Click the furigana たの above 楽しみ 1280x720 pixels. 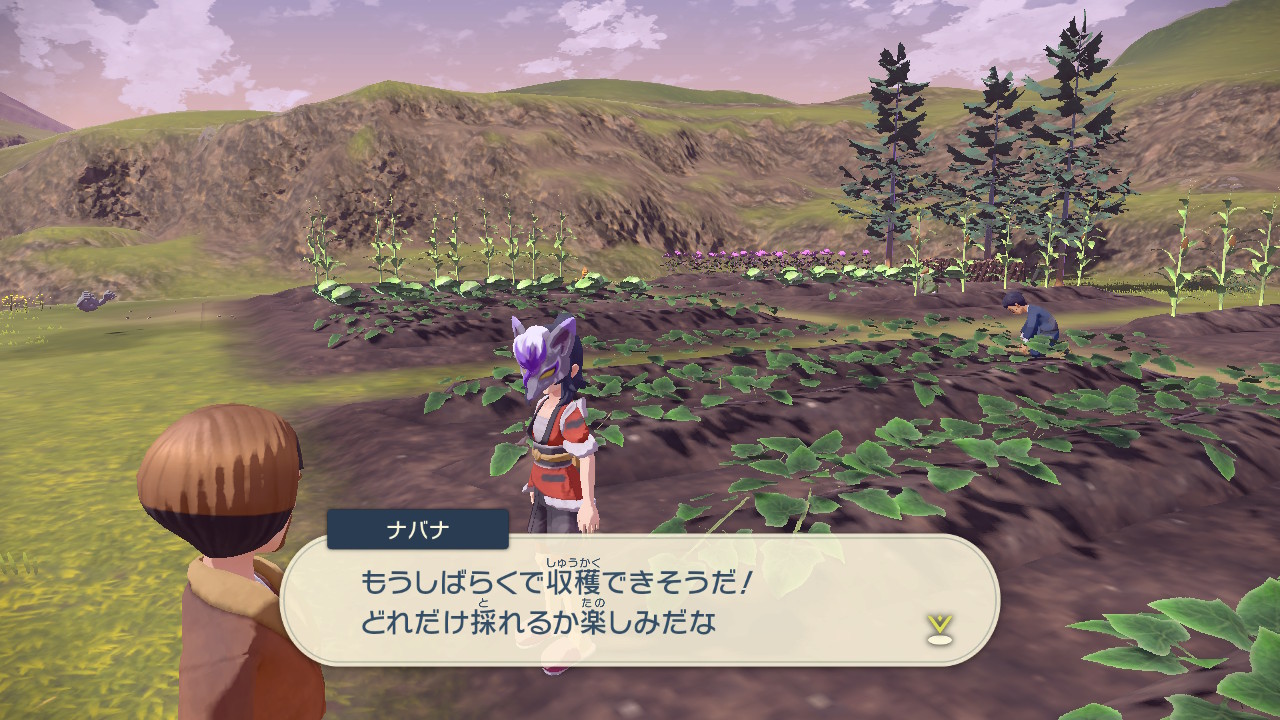tap(593, 603)
